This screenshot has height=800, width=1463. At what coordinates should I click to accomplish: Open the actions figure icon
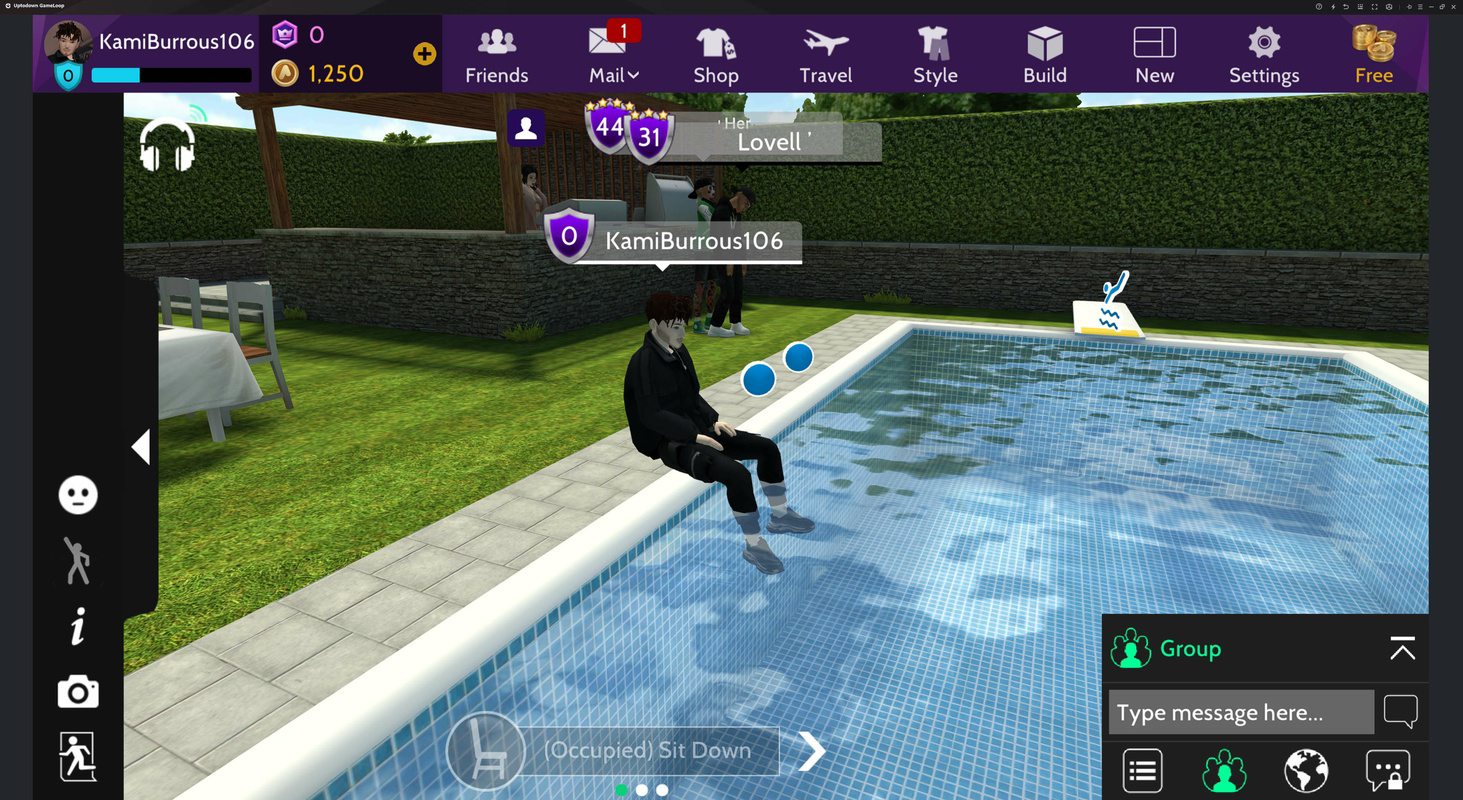tap(77, 560)
